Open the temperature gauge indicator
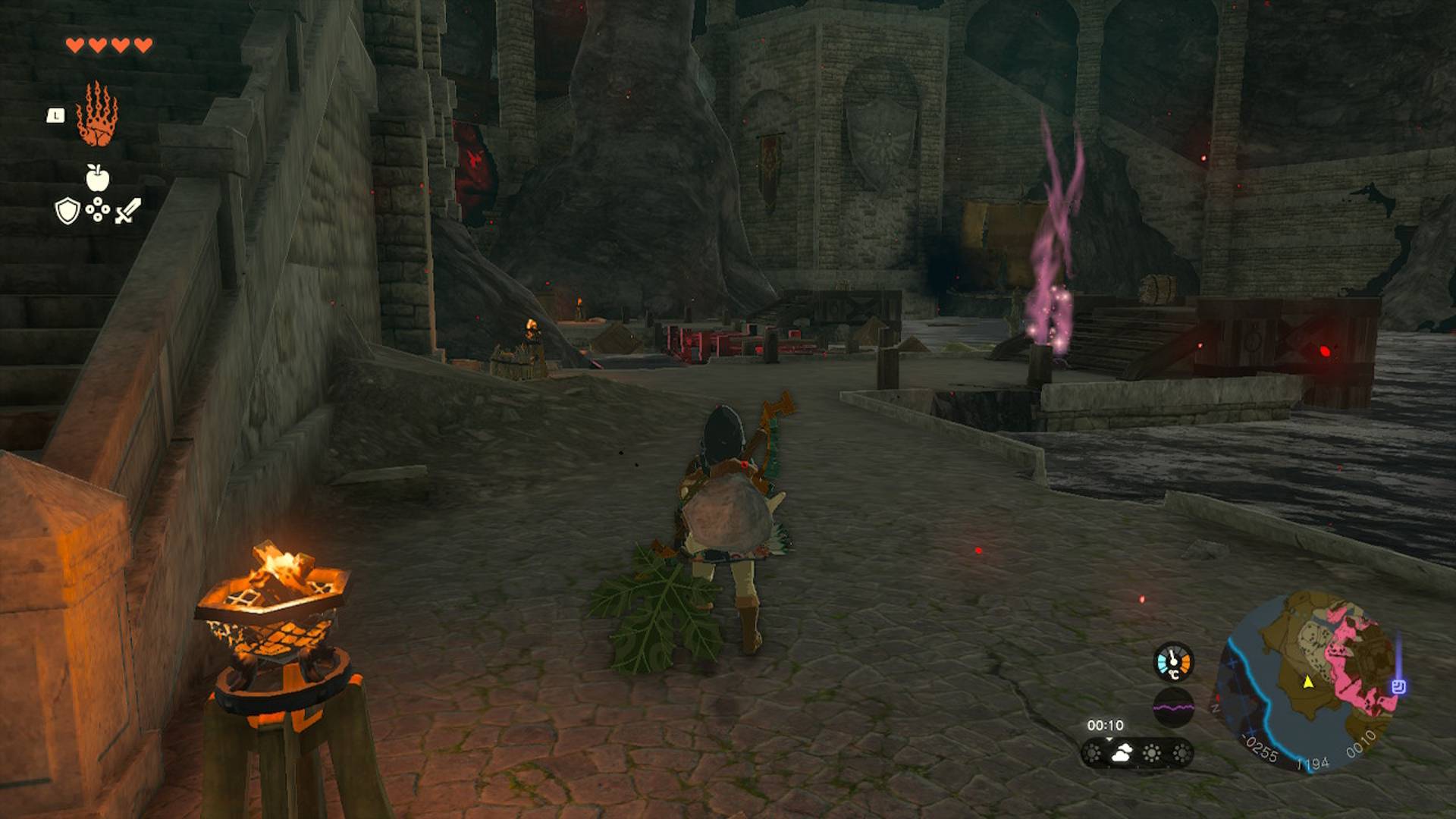The height and width of the screenshot is (819, 1456). [1172, 664]
